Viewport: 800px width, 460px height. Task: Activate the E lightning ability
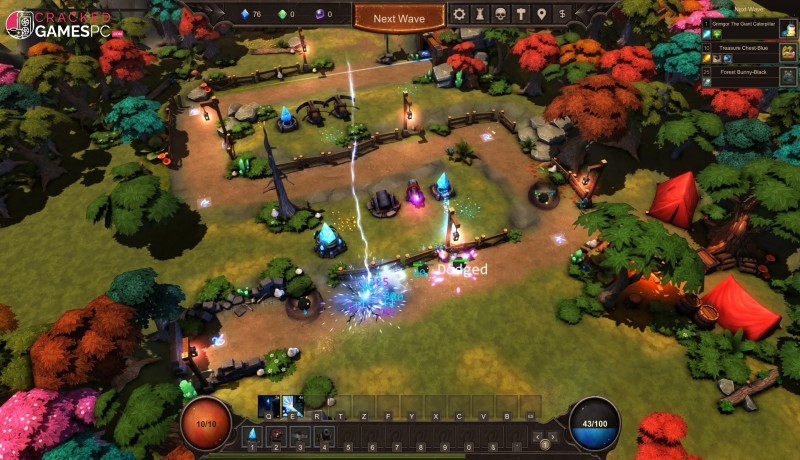click(x=293, y=404)
